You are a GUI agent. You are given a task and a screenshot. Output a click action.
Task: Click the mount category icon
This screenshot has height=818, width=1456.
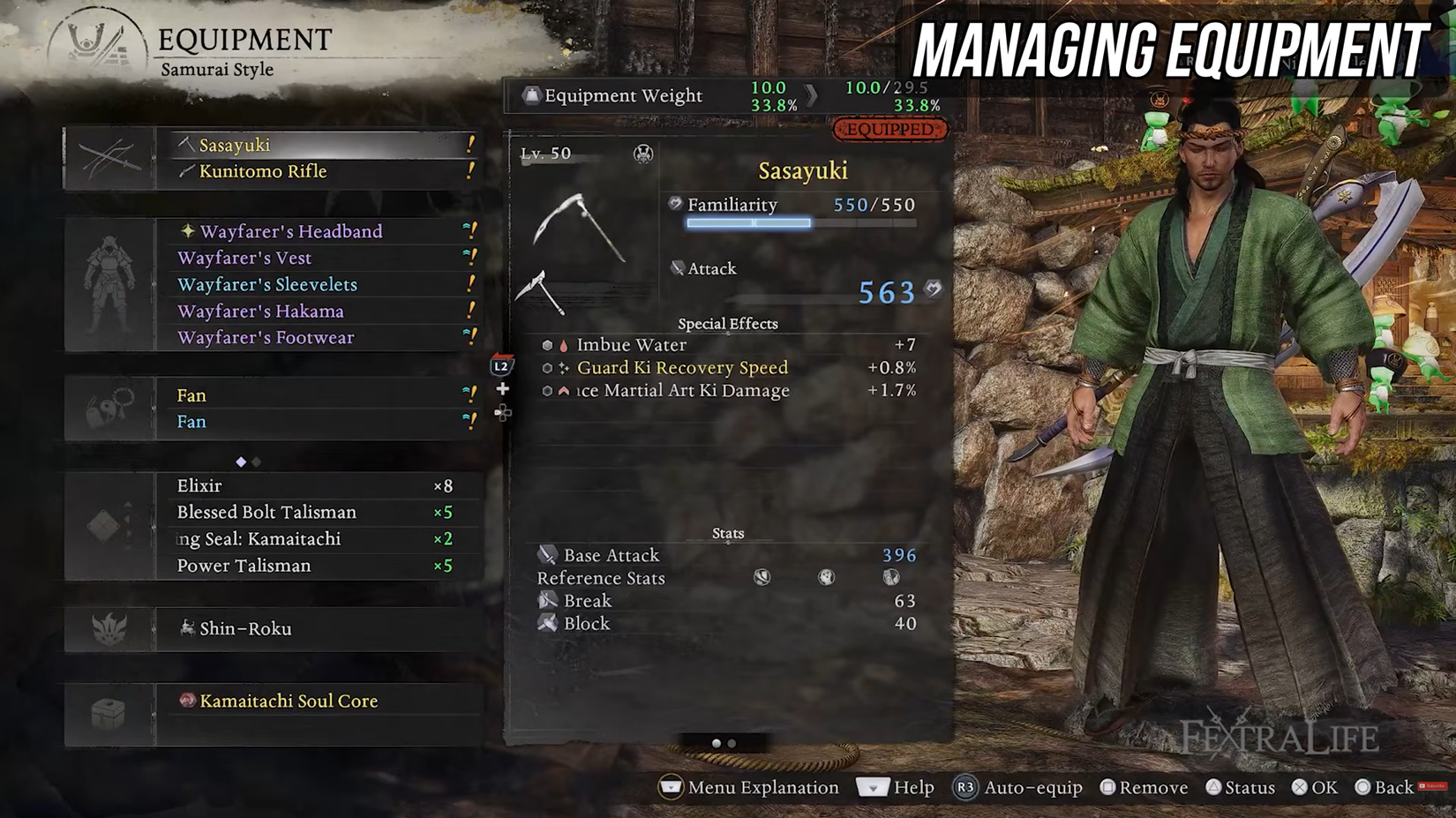pyautogui.click(x=108, y=628)
